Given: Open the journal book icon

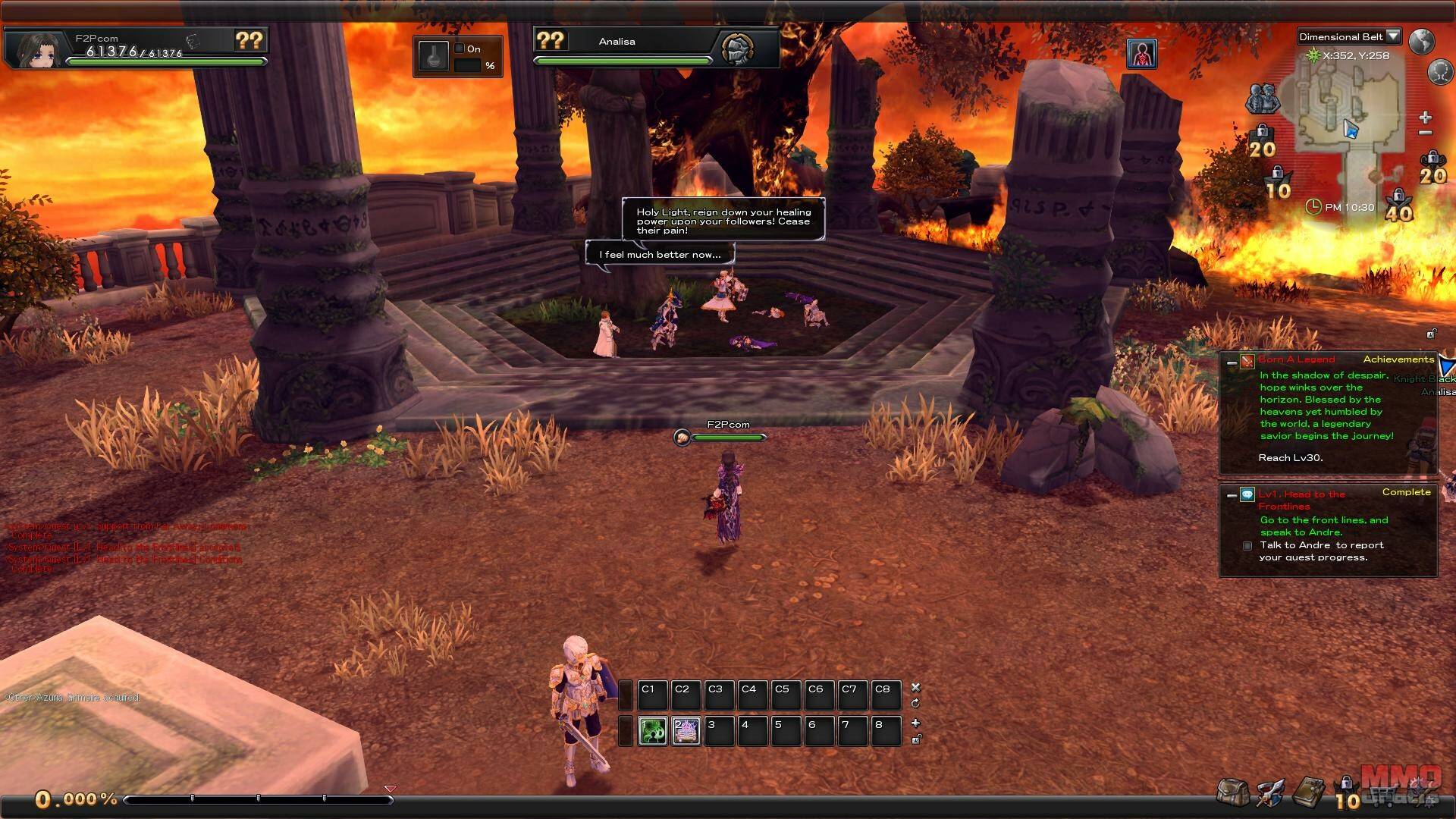Looking at the screenshot, I should [x=1308, y=792].
